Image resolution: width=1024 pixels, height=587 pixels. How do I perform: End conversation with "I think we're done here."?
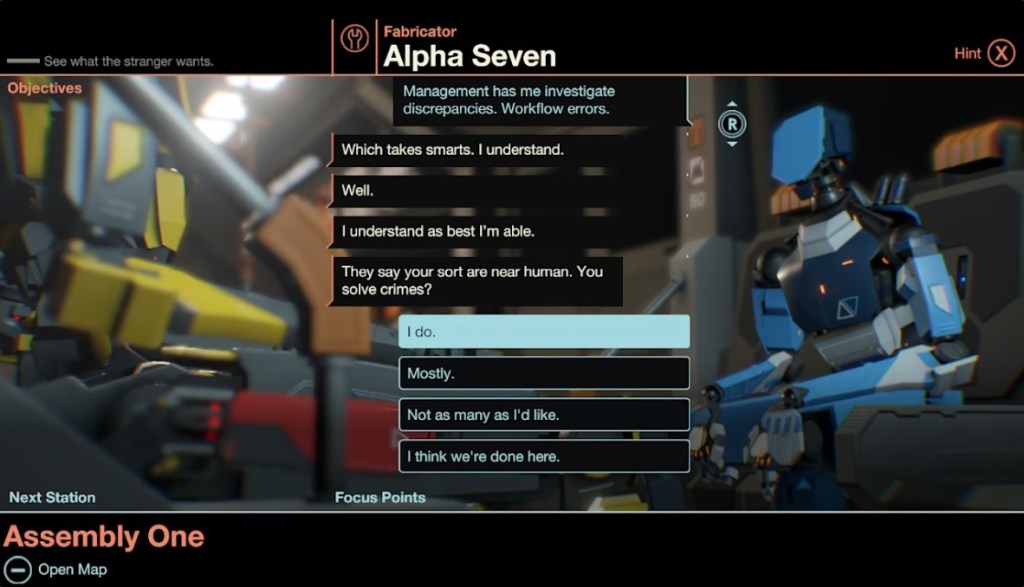(544, 457)
